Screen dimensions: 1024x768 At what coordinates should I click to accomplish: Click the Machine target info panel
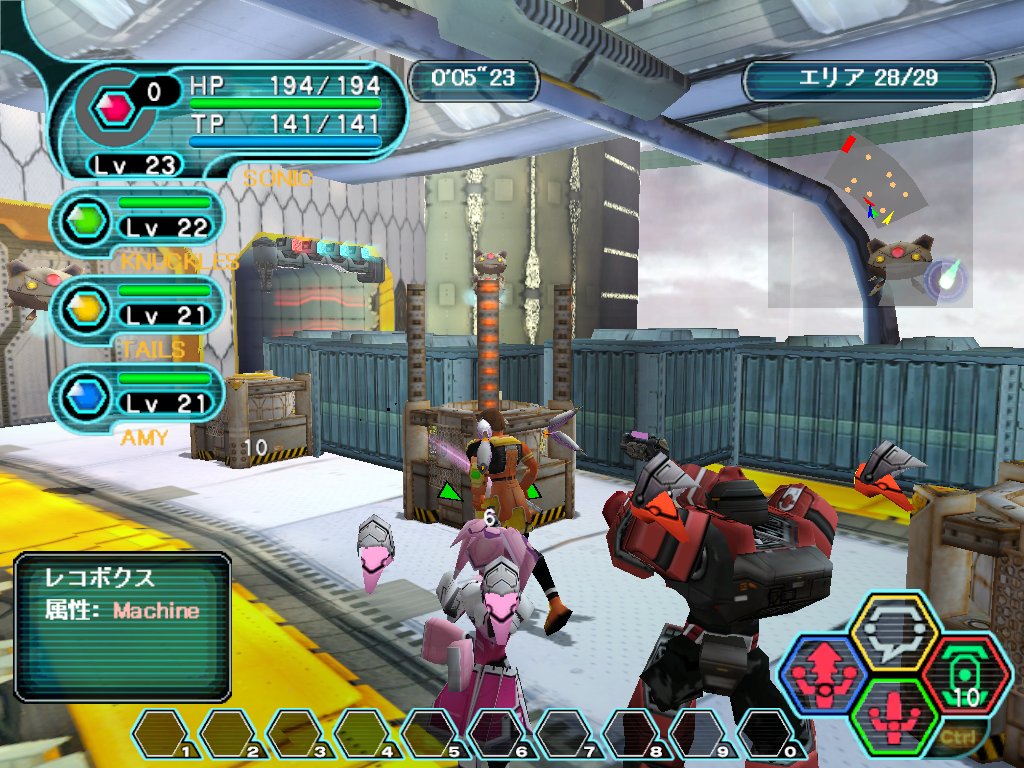[122, 626]
